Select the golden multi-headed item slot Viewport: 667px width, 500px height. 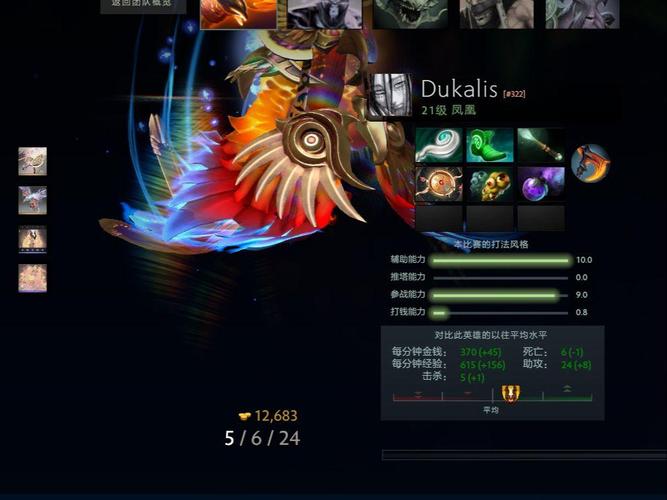point(490,184)
